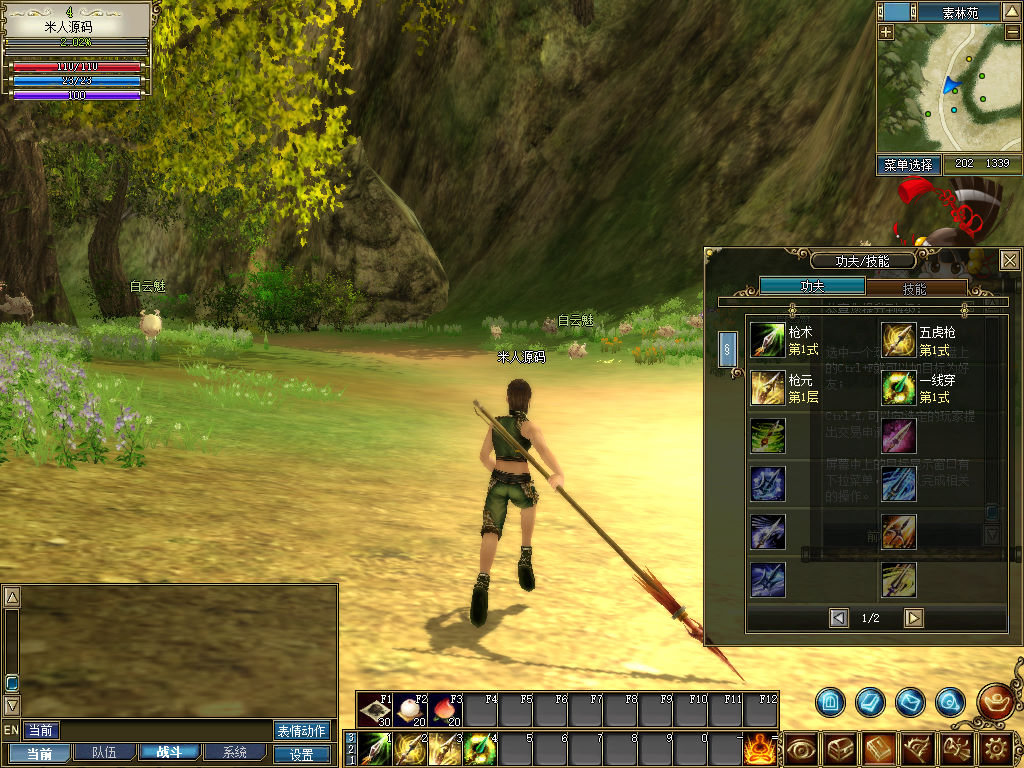The width and height of the screenshot is (1024, 768).
Task: Go to next skill page
Action: 913,618
